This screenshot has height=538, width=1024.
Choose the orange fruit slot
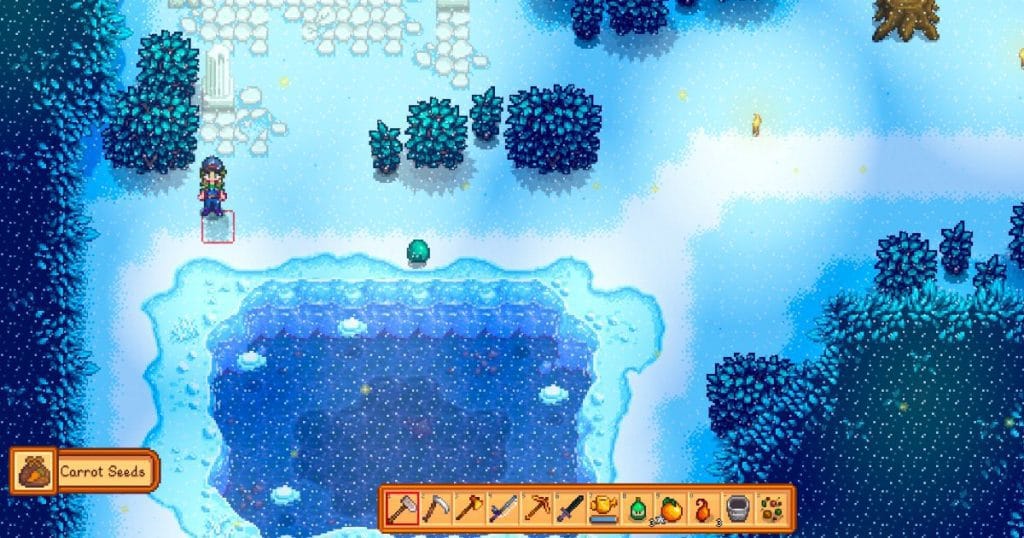pyautogui.click(x=671, y=508)
